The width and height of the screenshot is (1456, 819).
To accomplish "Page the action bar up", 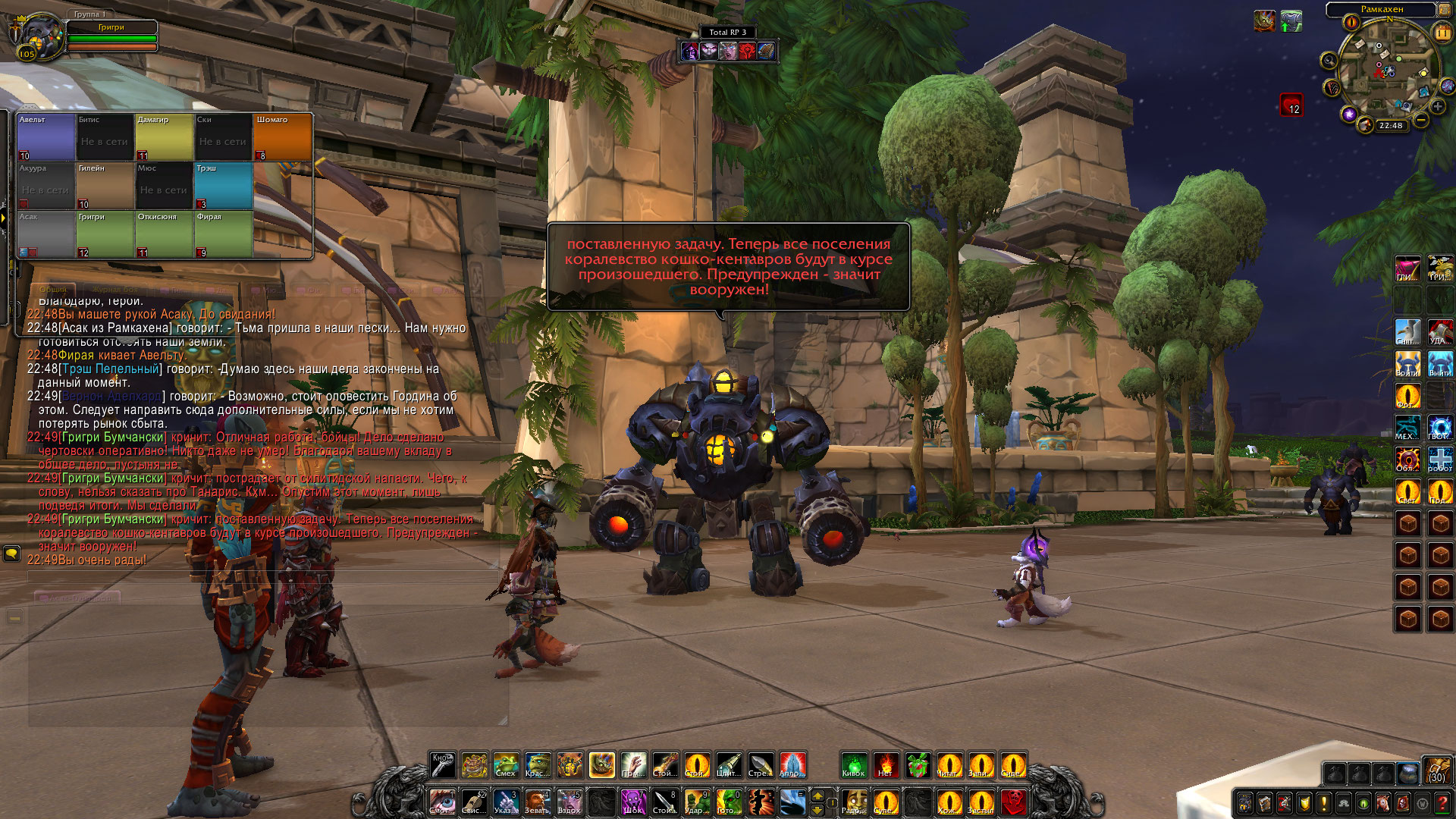I will pyautogui.click(x=817, y=795).
